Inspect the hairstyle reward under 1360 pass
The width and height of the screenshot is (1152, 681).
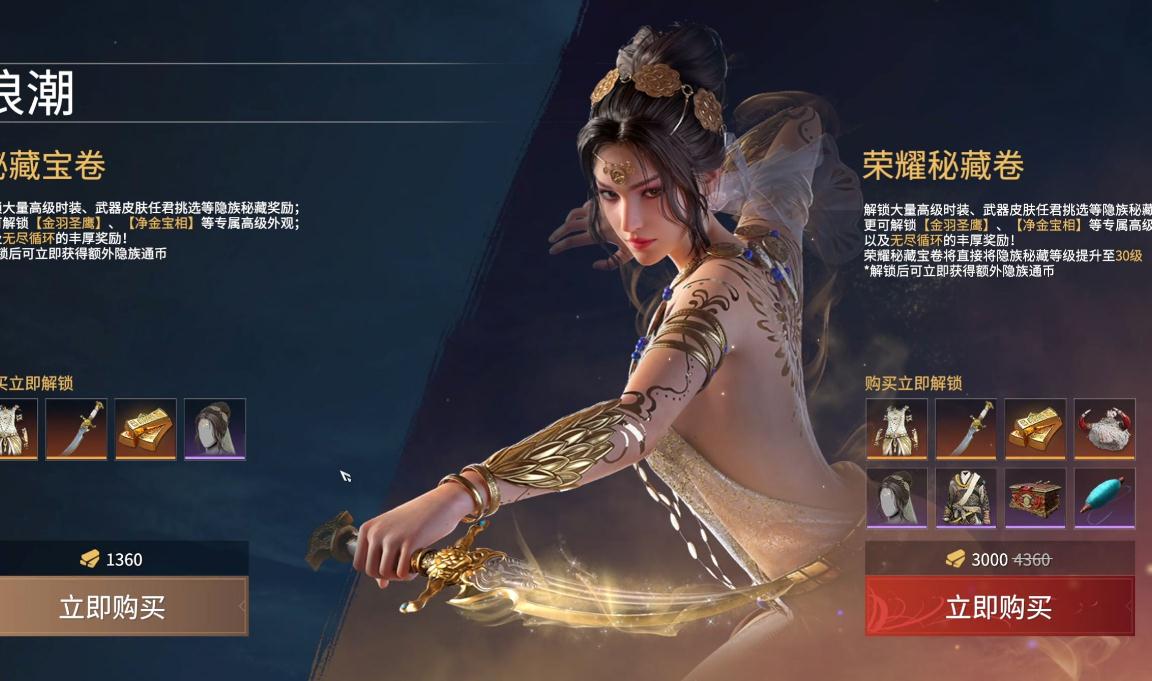tap(215, 428)
